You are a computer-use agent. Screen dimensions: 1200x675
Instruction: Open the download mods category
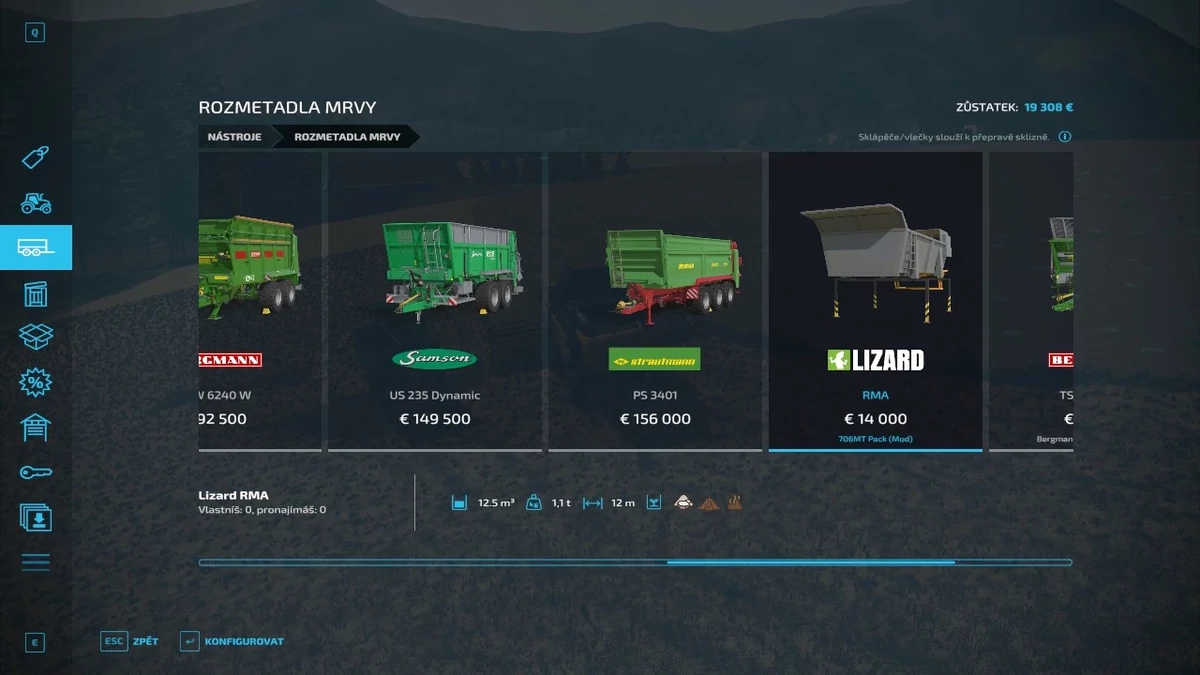point(36,517)
